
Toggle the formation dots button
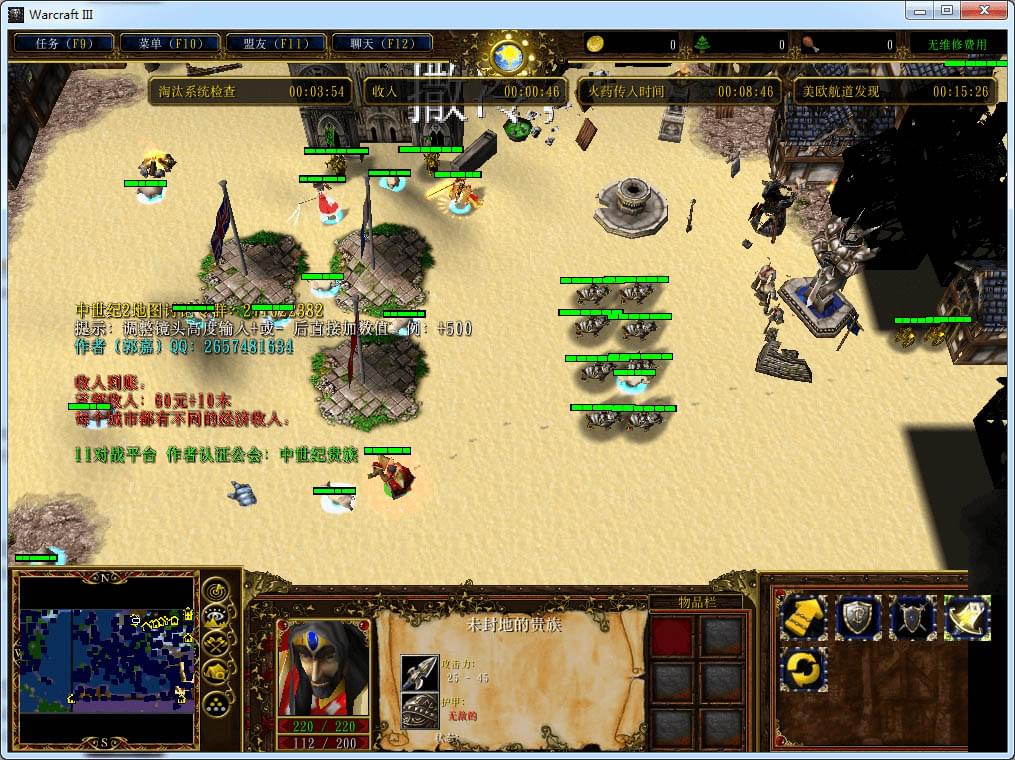click(215, 701)
